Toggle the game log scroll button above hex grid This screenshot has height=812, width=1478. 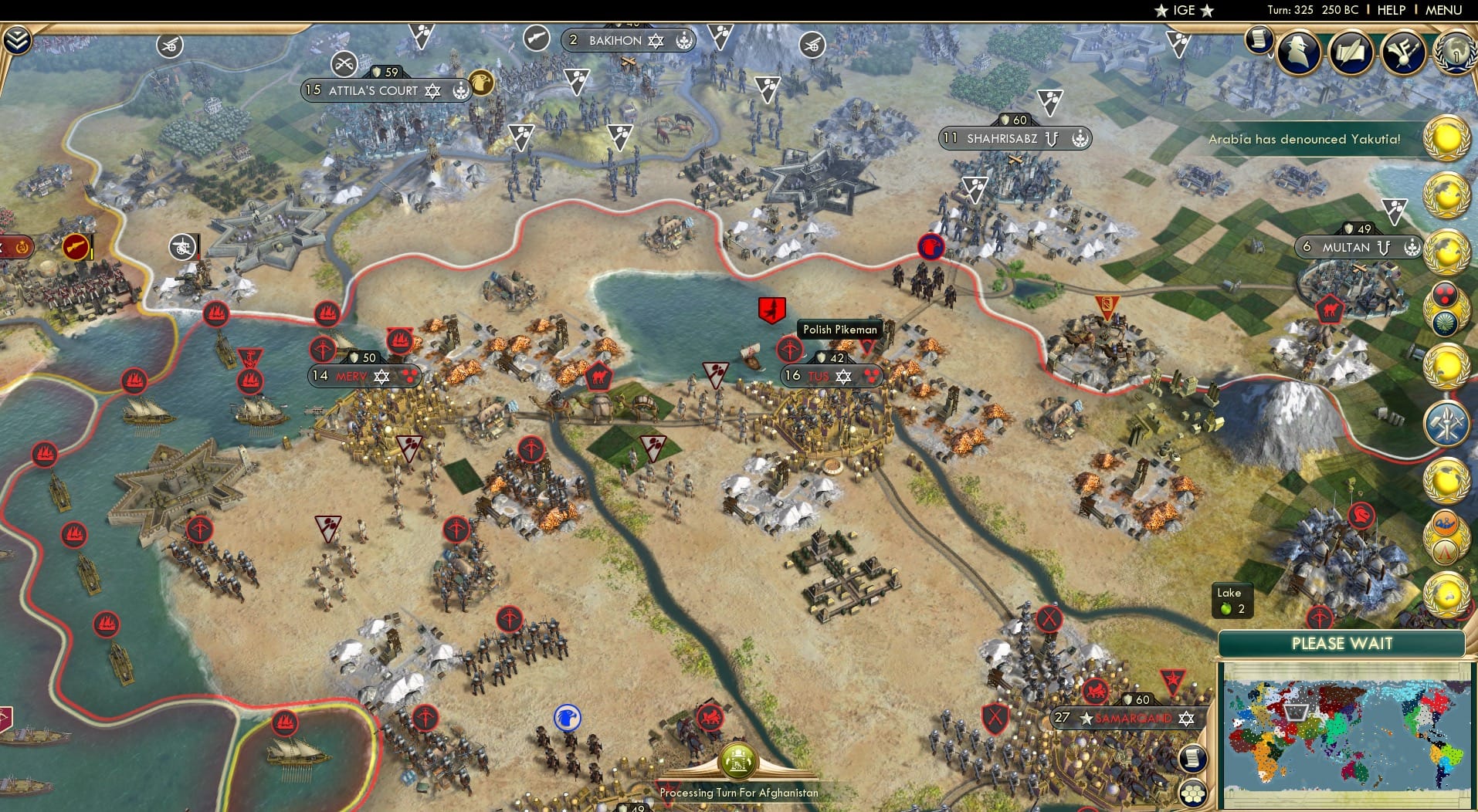coord(1195,757)
